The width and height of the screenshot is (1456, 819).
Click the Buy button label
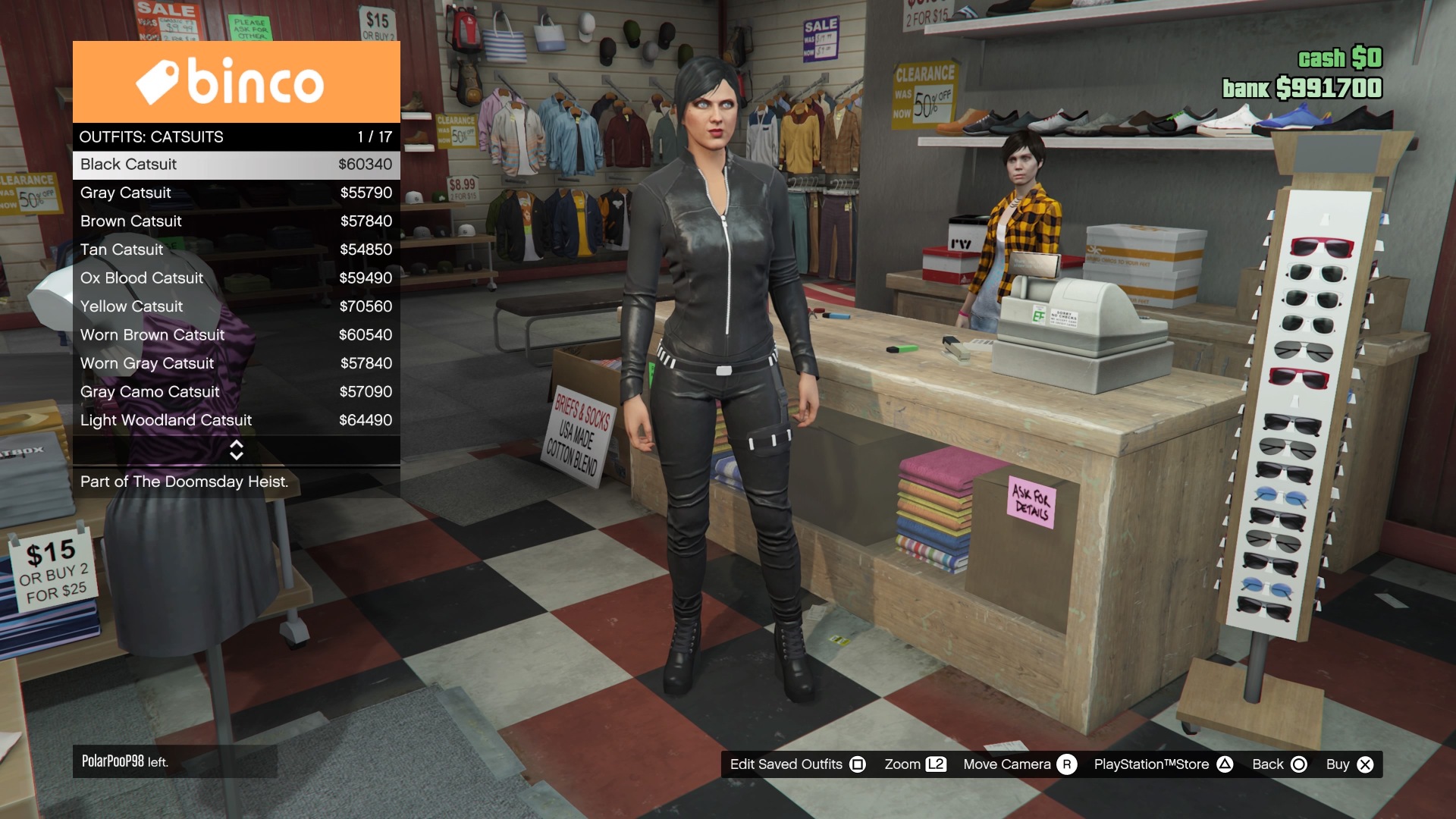[x=1339, y=764]
